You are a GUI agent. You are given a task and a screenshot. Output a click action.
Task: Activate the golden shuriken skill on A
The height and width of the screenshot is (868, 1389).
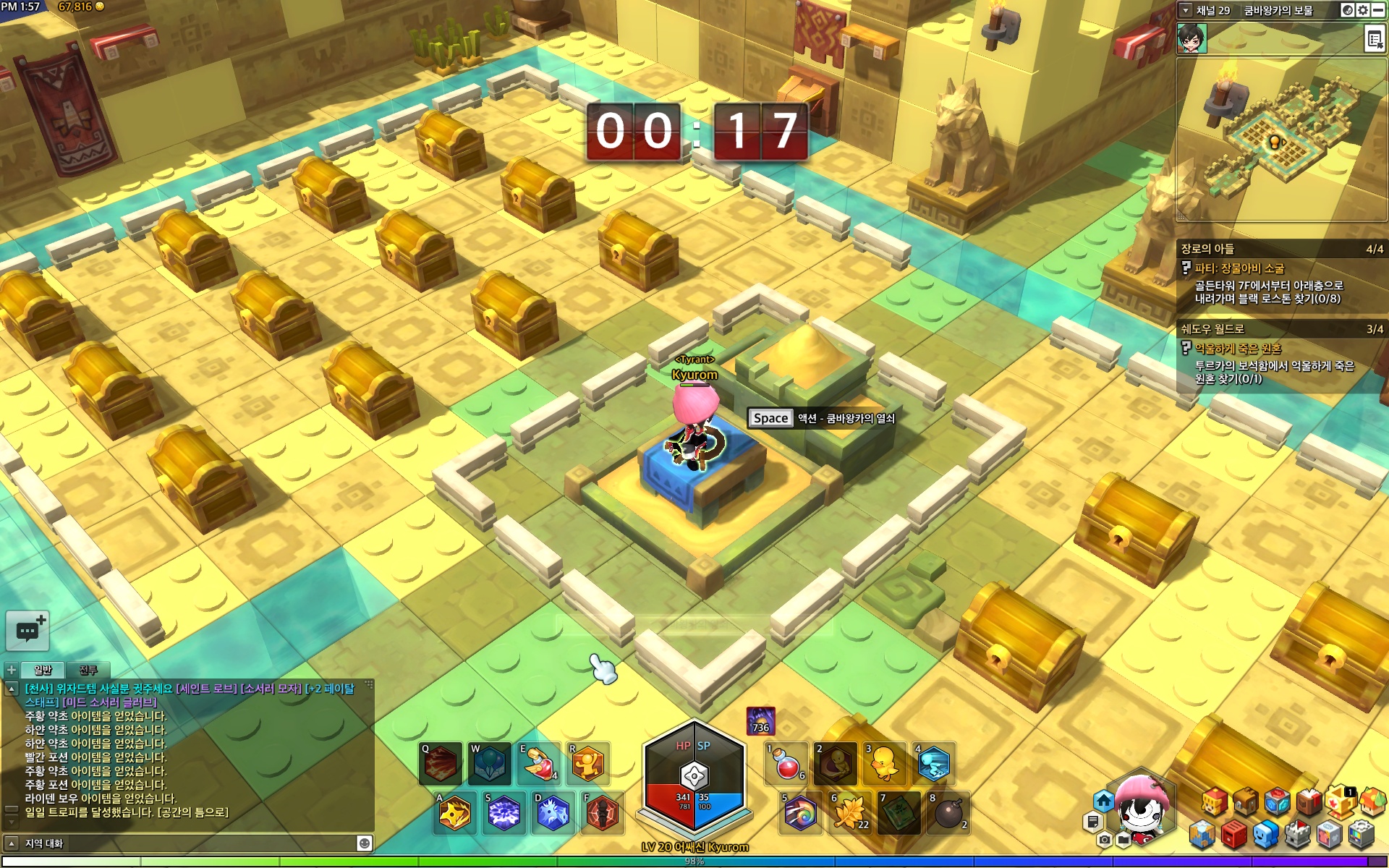455,813
